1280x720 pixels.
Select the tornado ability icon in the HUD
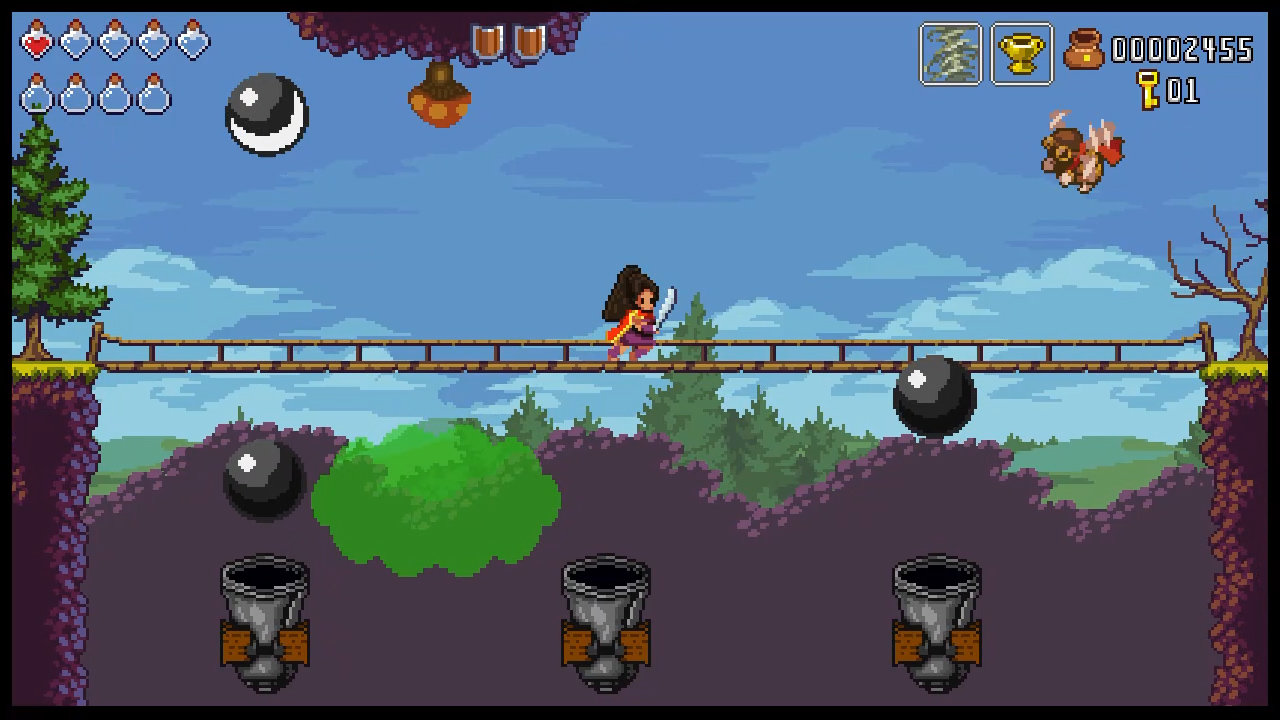click(949, 53)
